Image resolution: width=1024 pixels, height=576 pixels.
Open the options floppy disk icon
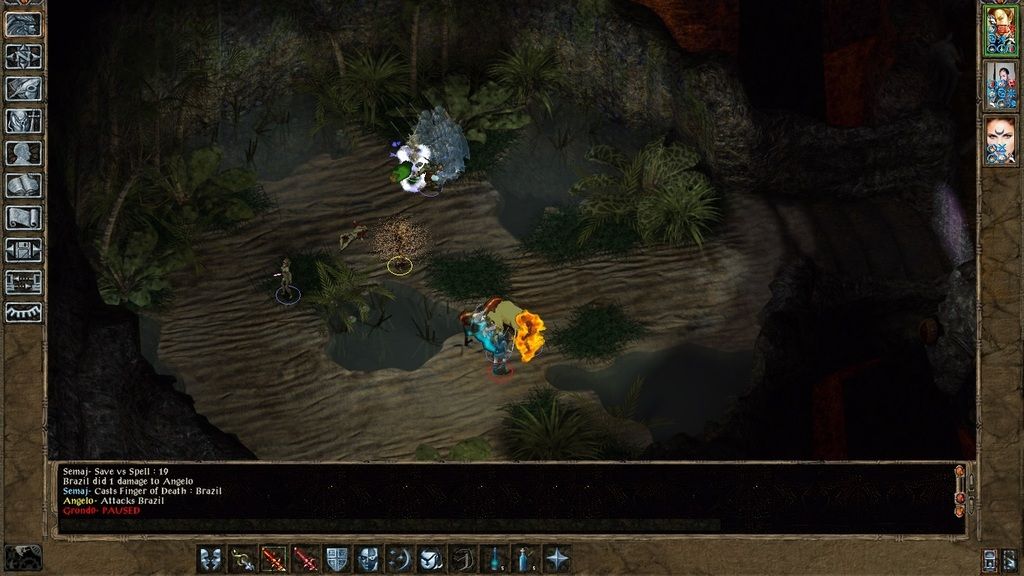(x=25, y=250)
